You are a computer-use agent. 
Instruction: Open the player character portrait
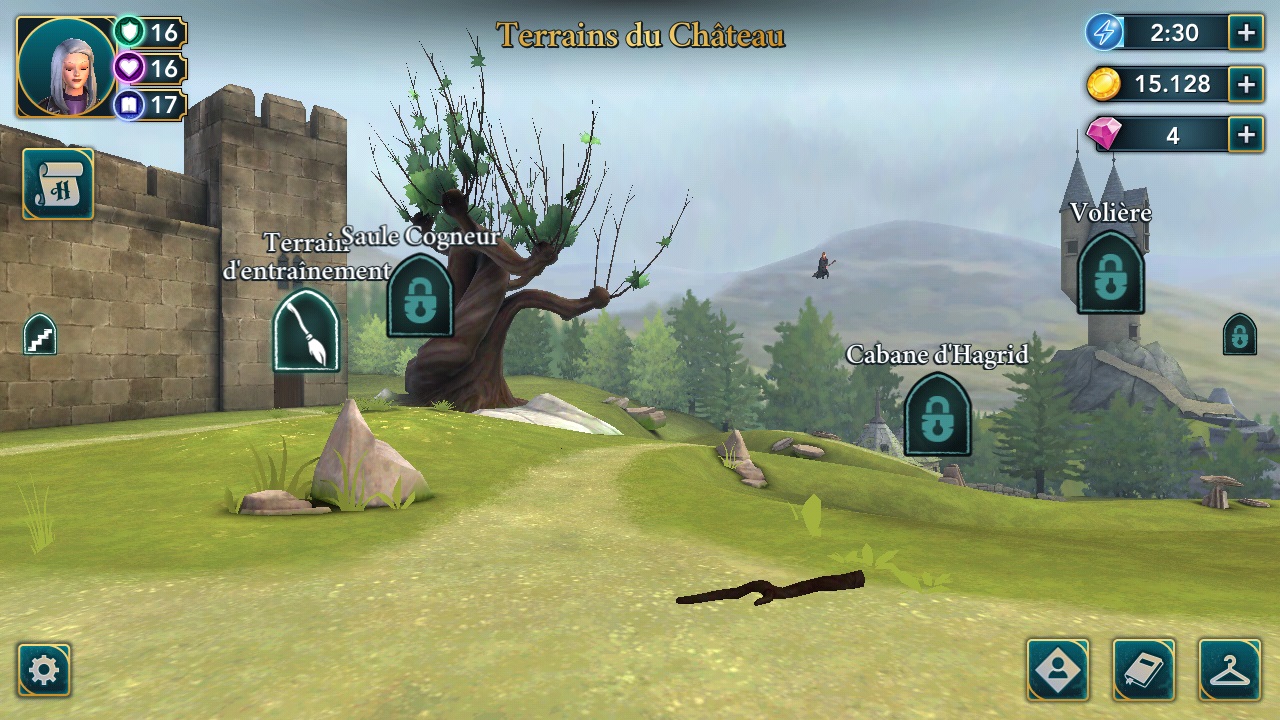(67, 67)
